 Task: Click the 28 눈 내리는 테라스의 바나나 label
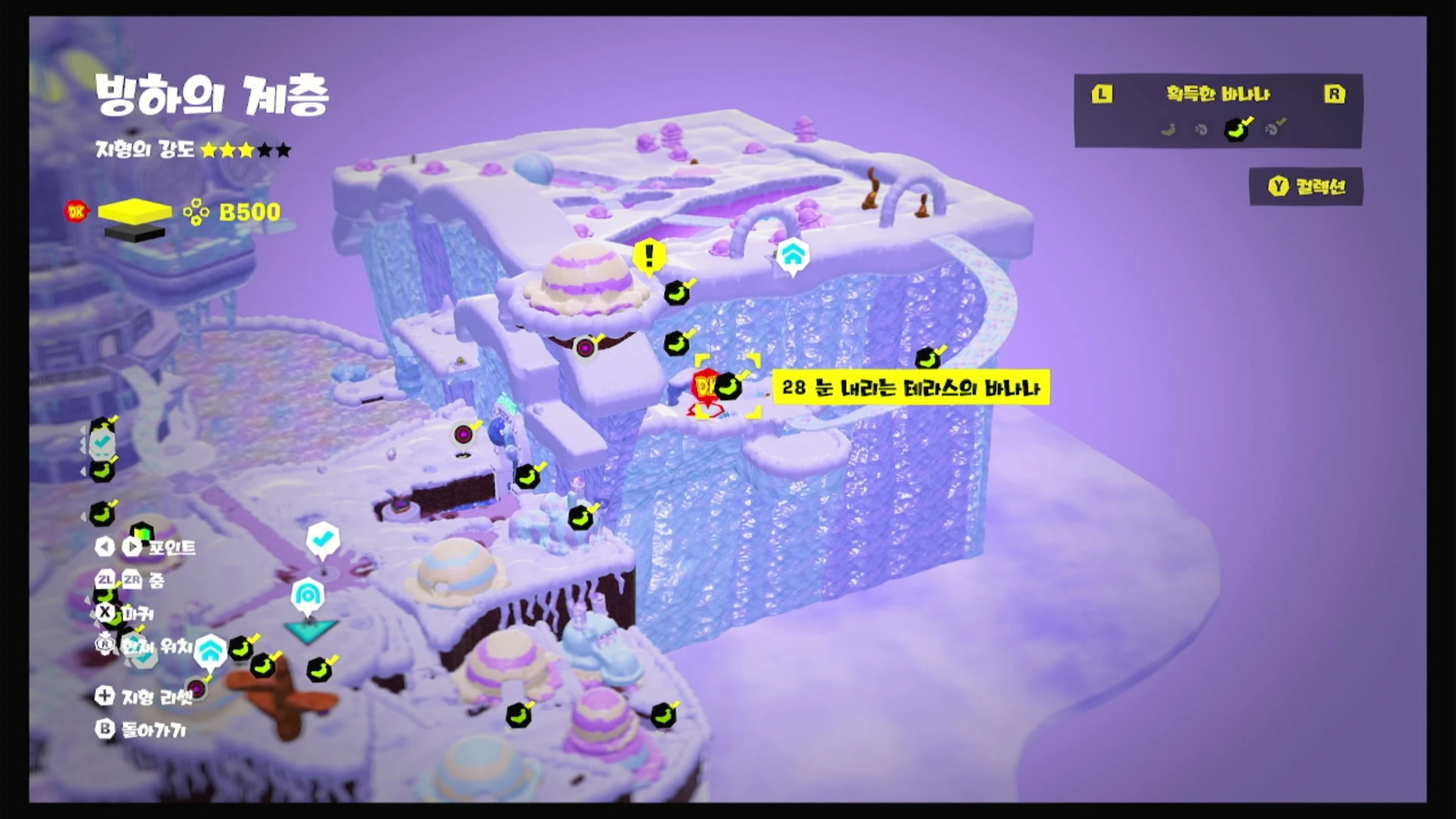911,388
